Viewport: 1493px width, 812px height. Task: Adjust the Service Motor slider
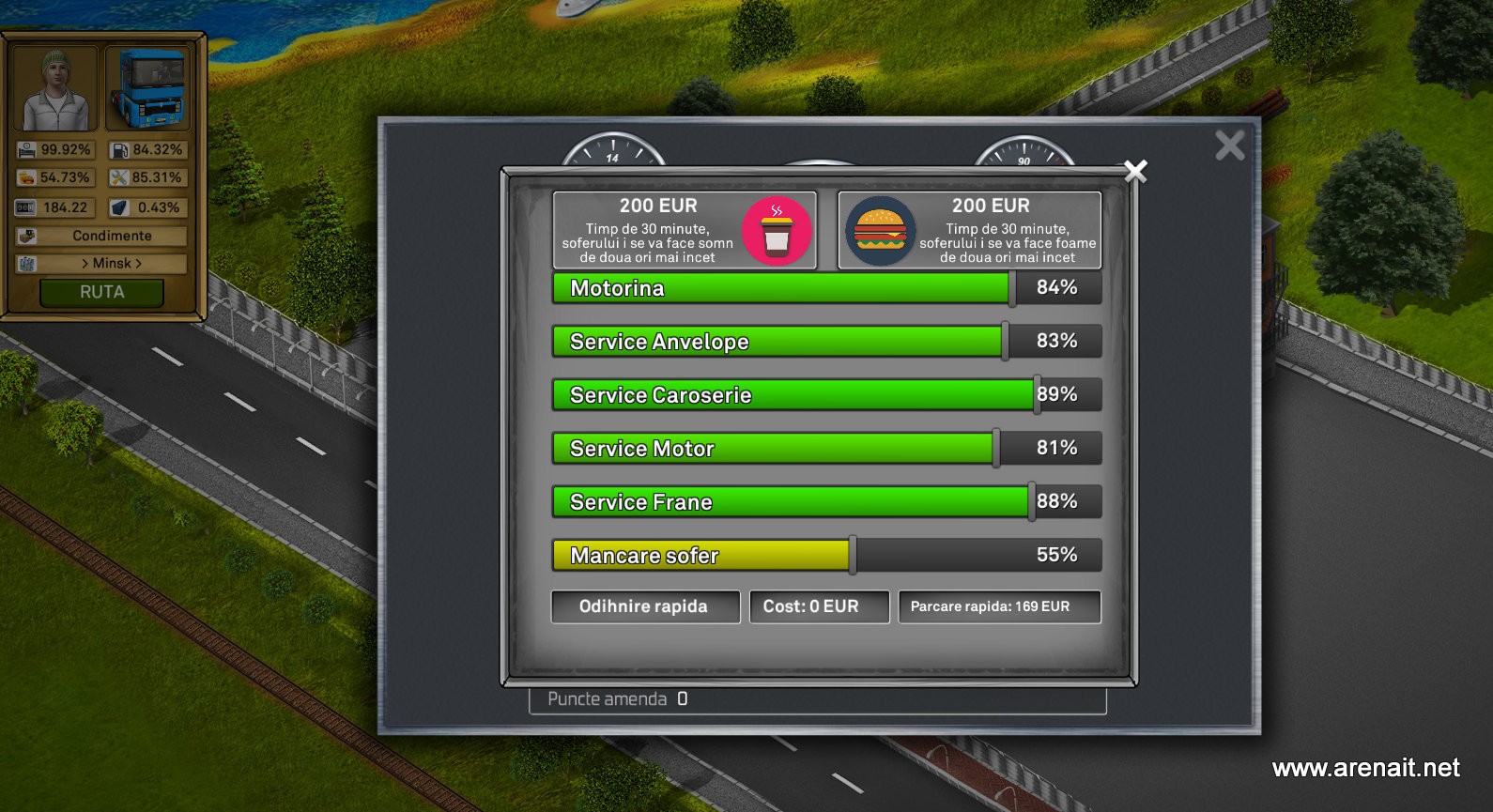click(996, 449)
